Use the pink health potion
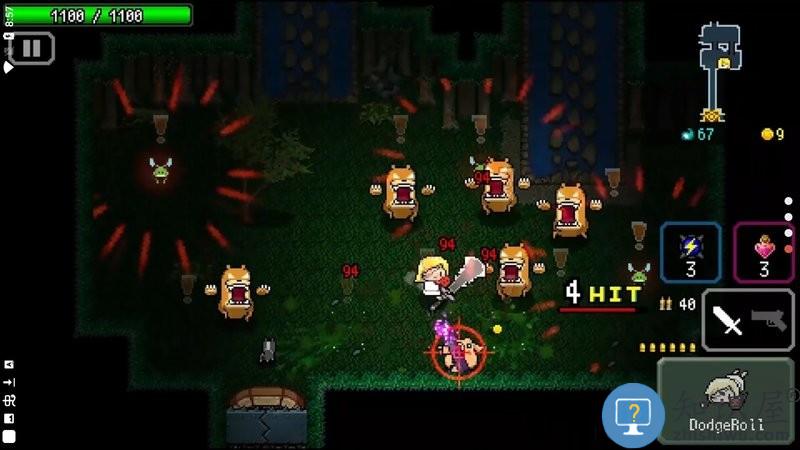The width and height of the screenshot is (800, 450). coord(764,252)
